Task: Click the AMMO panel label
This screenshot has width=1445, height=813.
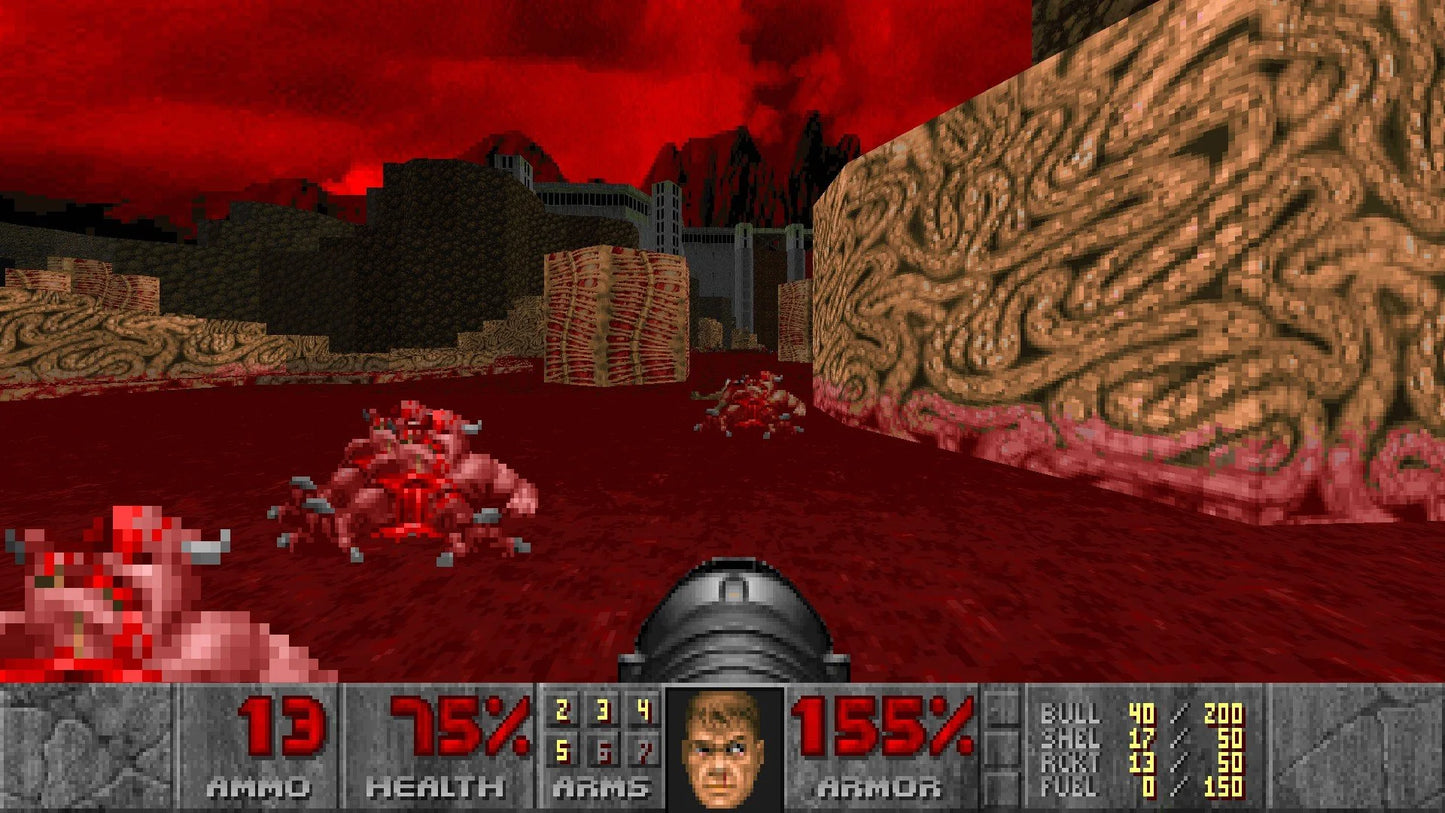Action: [258, 786]
